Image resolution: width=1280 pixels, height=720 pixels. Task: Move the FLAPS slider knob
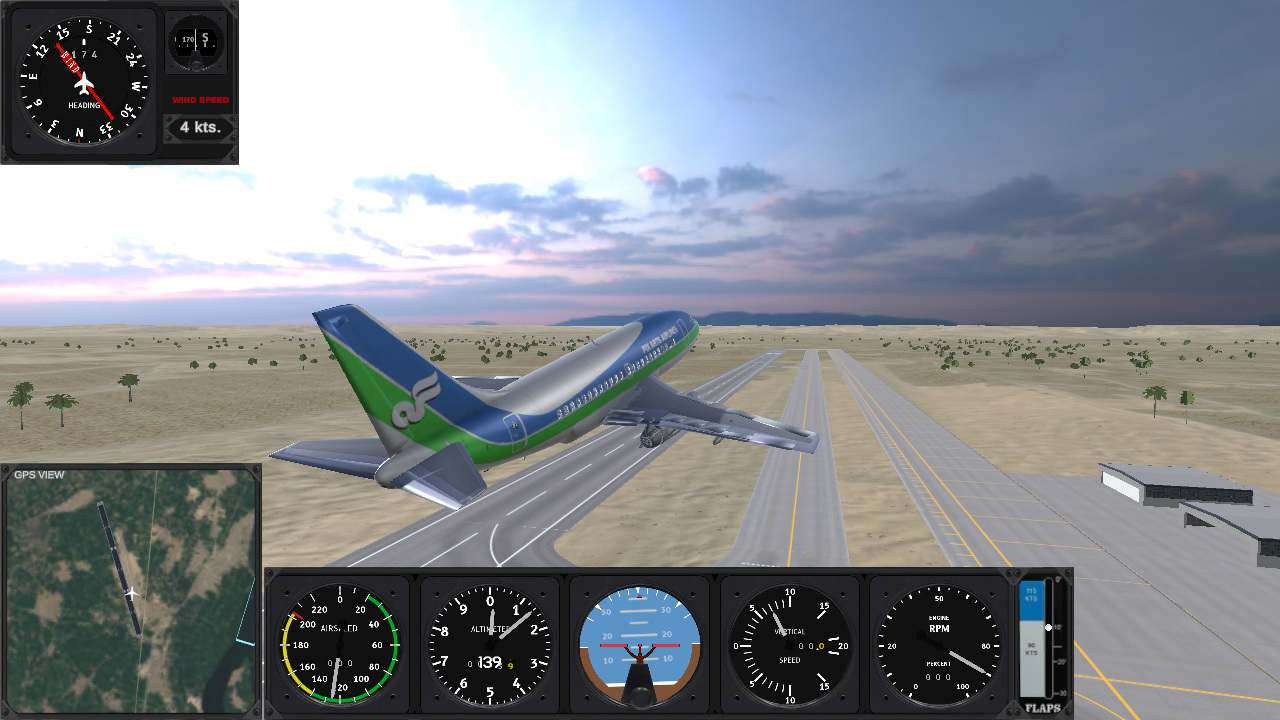(x=1046, y=628)
